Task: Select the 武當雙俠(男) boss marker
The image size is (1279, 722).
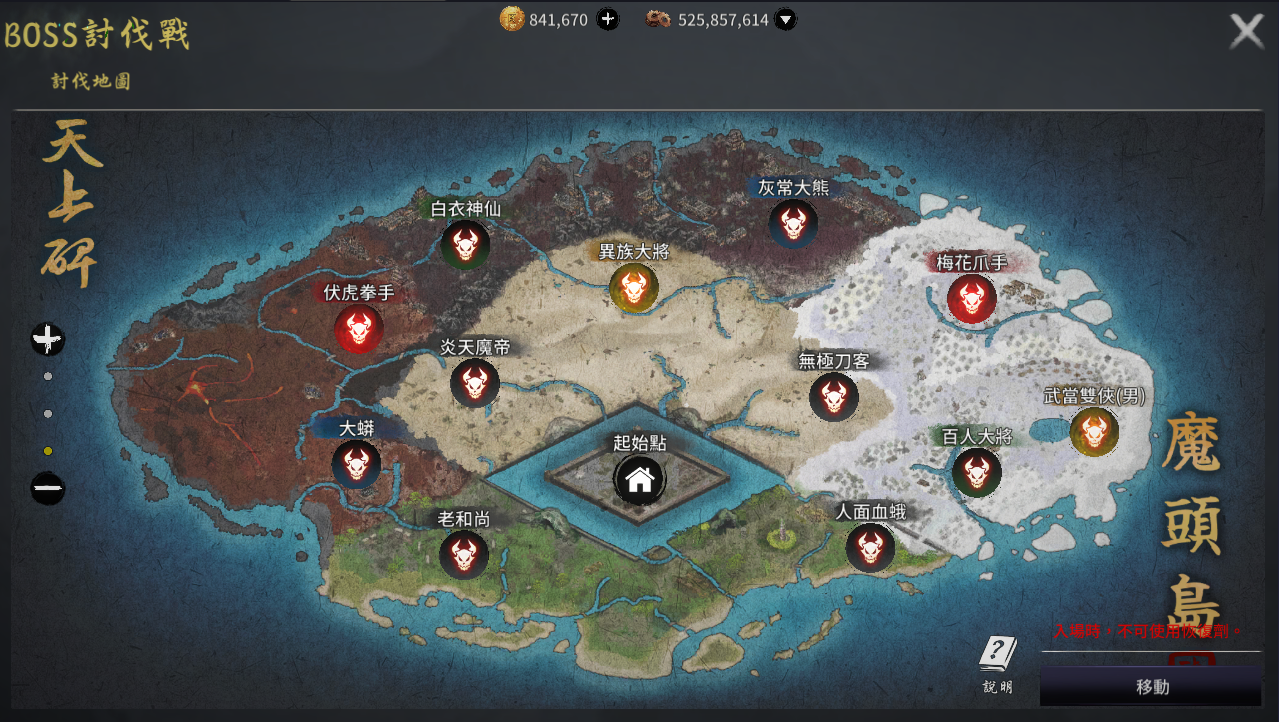Action: coord(1094,432)
